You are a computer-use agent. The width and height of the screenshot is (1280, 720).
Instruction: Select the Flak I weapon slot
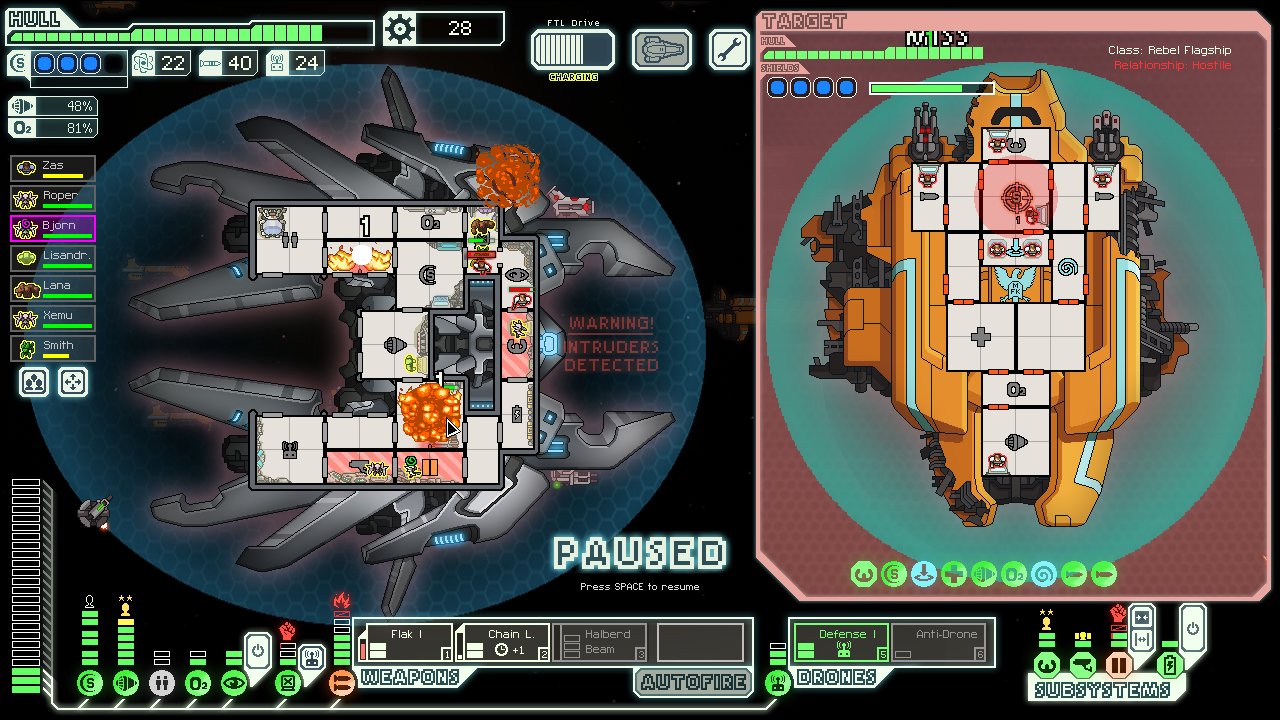(x=406, y=642)
